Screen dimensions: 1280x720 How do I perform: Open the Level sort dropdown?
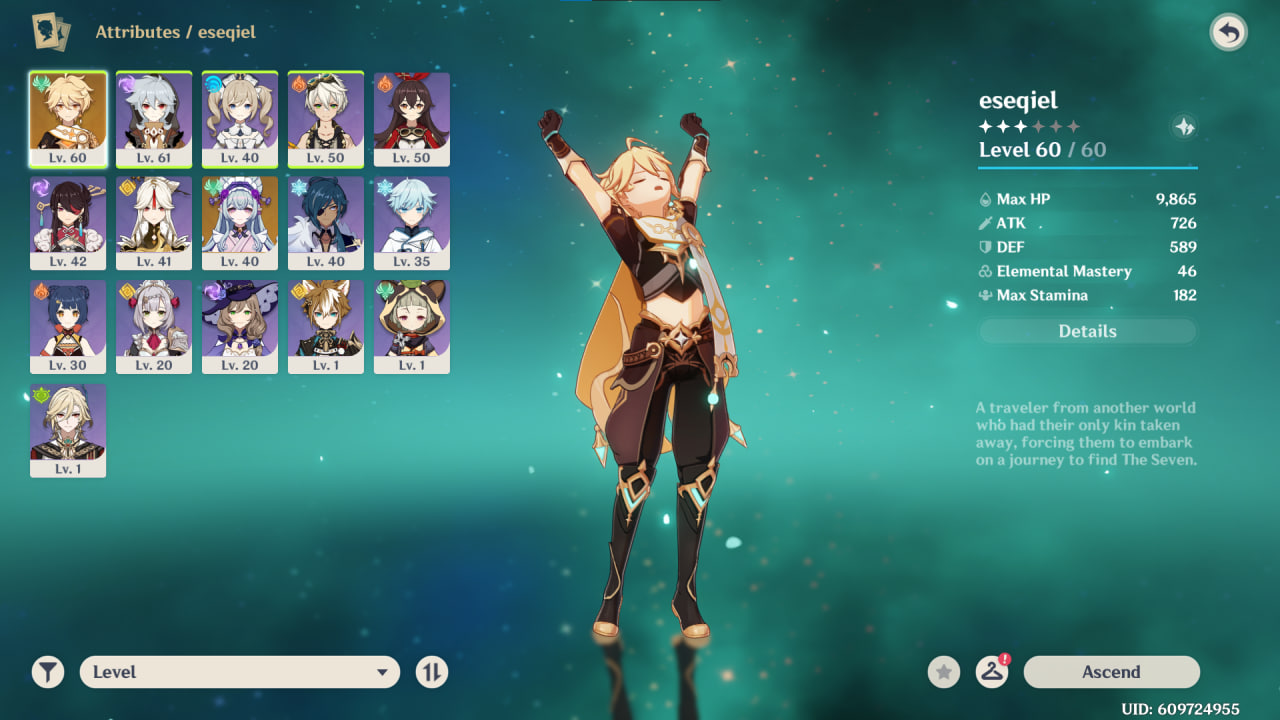pyautogui.click(x=240, y=672)
